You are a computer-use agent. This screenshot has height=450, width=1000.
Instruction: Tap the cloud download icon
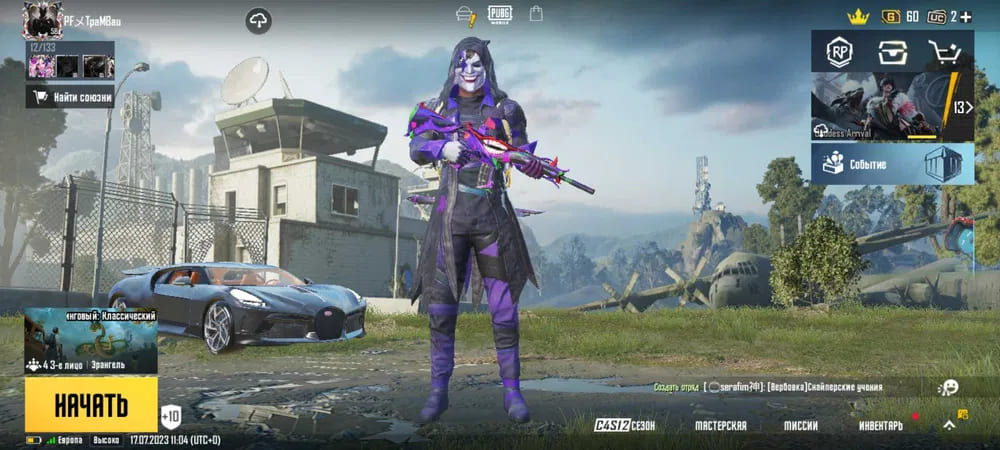coord(258,20)
